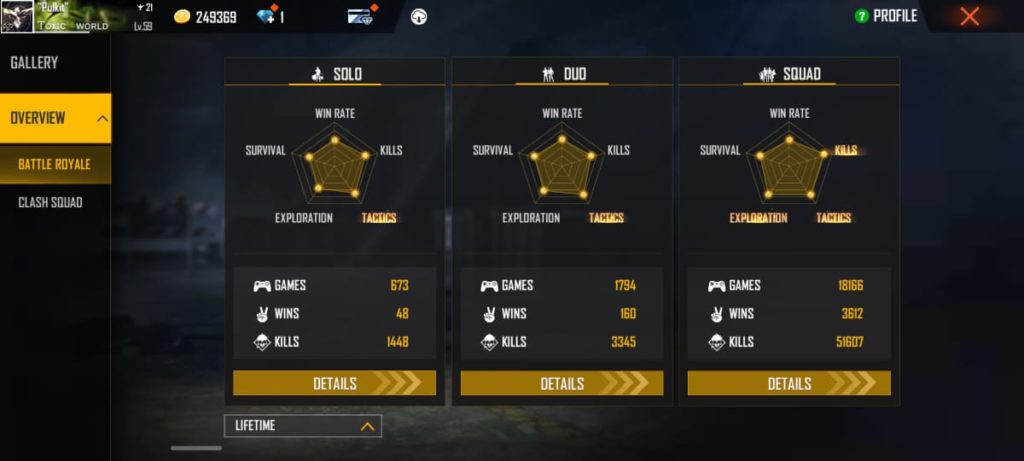Open Details for Duo stats
The image size is (1024, 461).
coord(561,383)
